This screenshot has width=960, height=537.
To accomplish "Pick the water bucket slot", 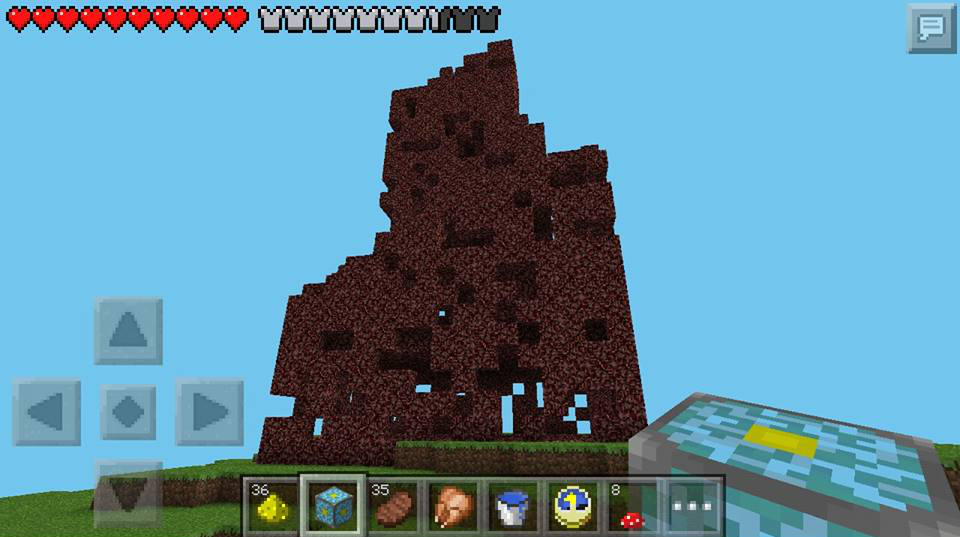I will click(513, 505).
